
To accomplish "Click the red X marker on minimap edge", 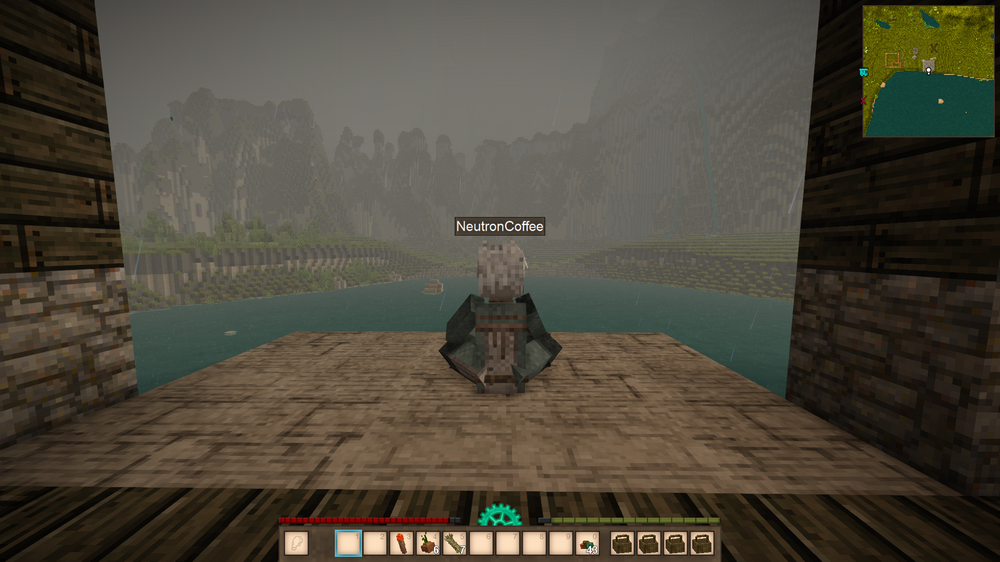I will [x=863, y=101].
